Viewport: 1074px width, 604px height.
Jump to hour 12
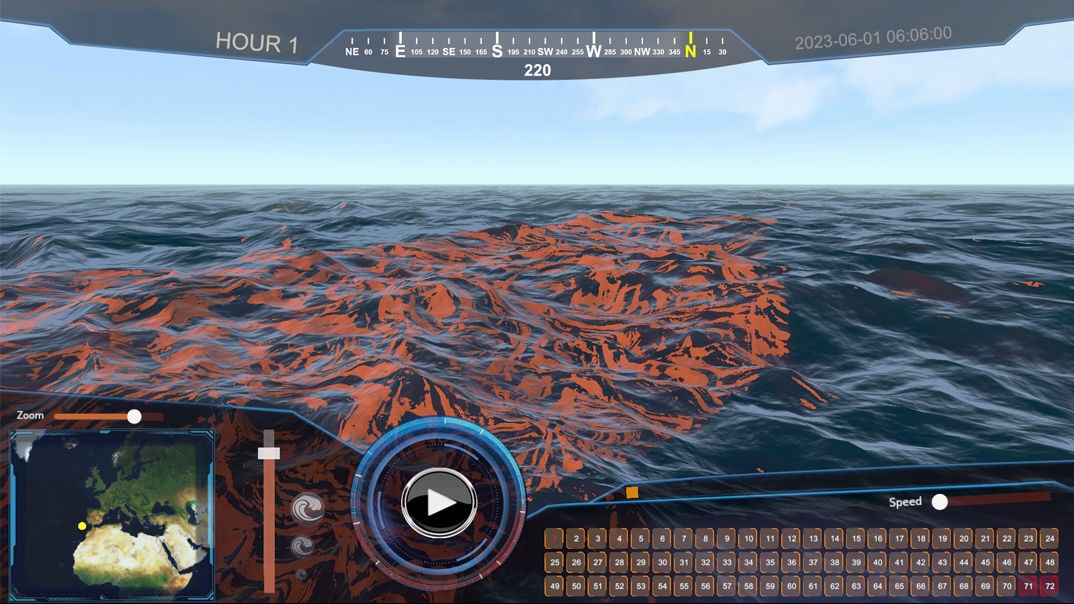click(791, 539)
